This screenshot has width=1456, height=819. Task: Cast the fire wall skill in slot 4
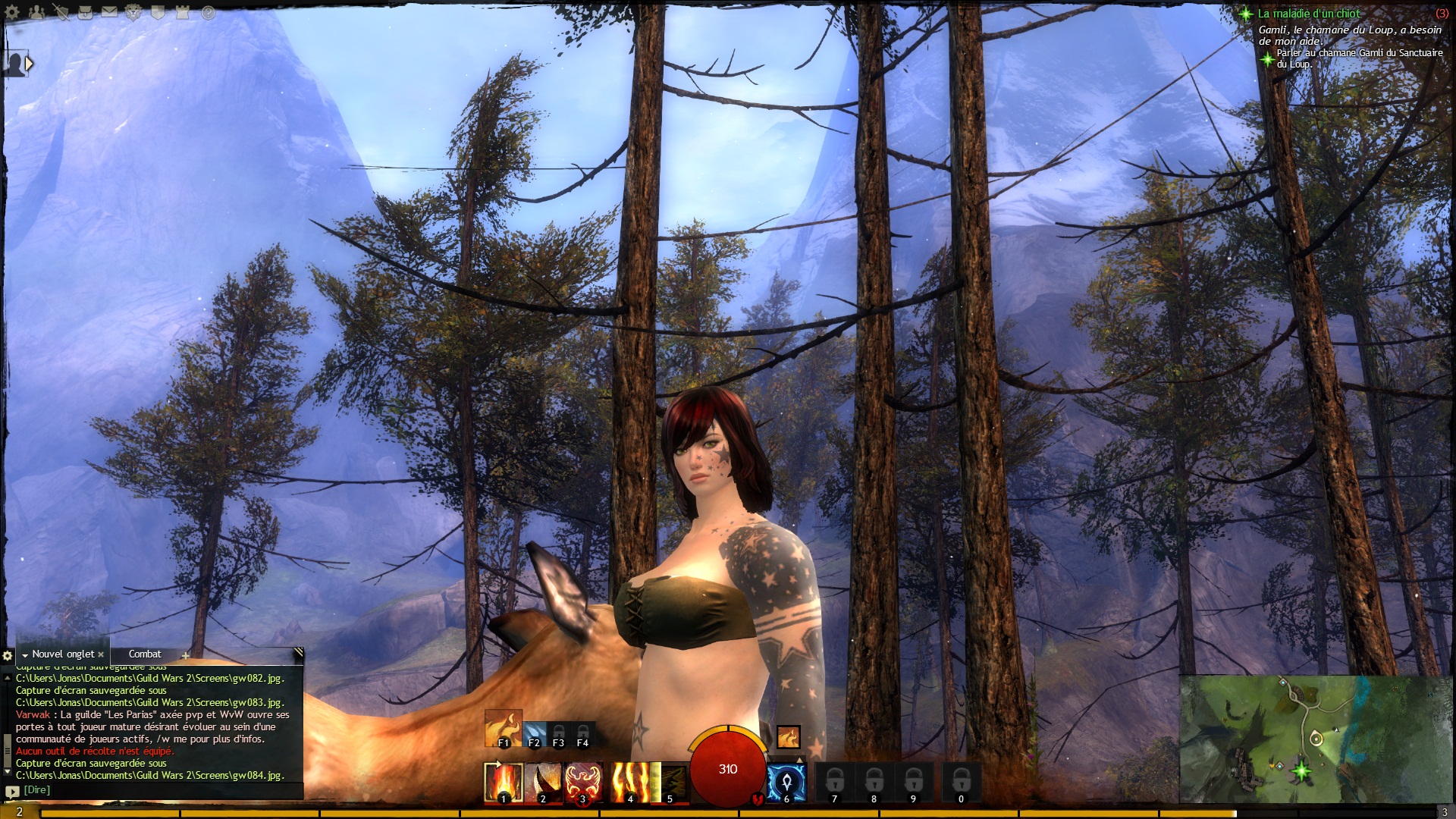coord(630,783)
